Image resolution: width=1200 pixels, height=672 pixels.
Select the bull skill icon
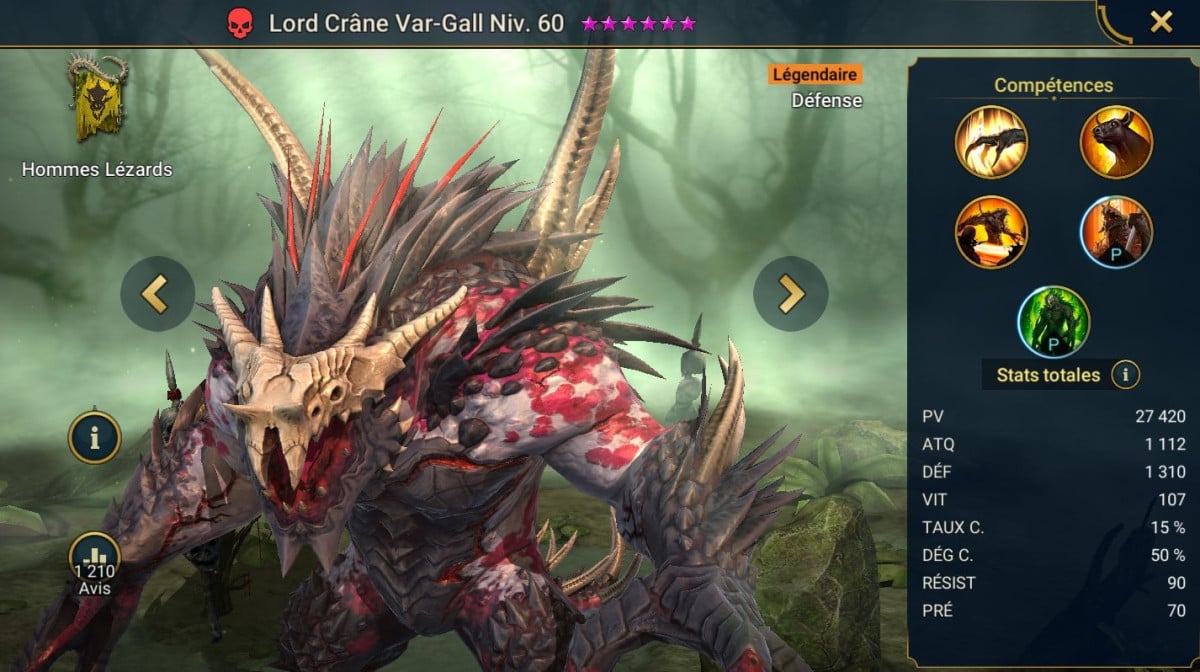1116,142
